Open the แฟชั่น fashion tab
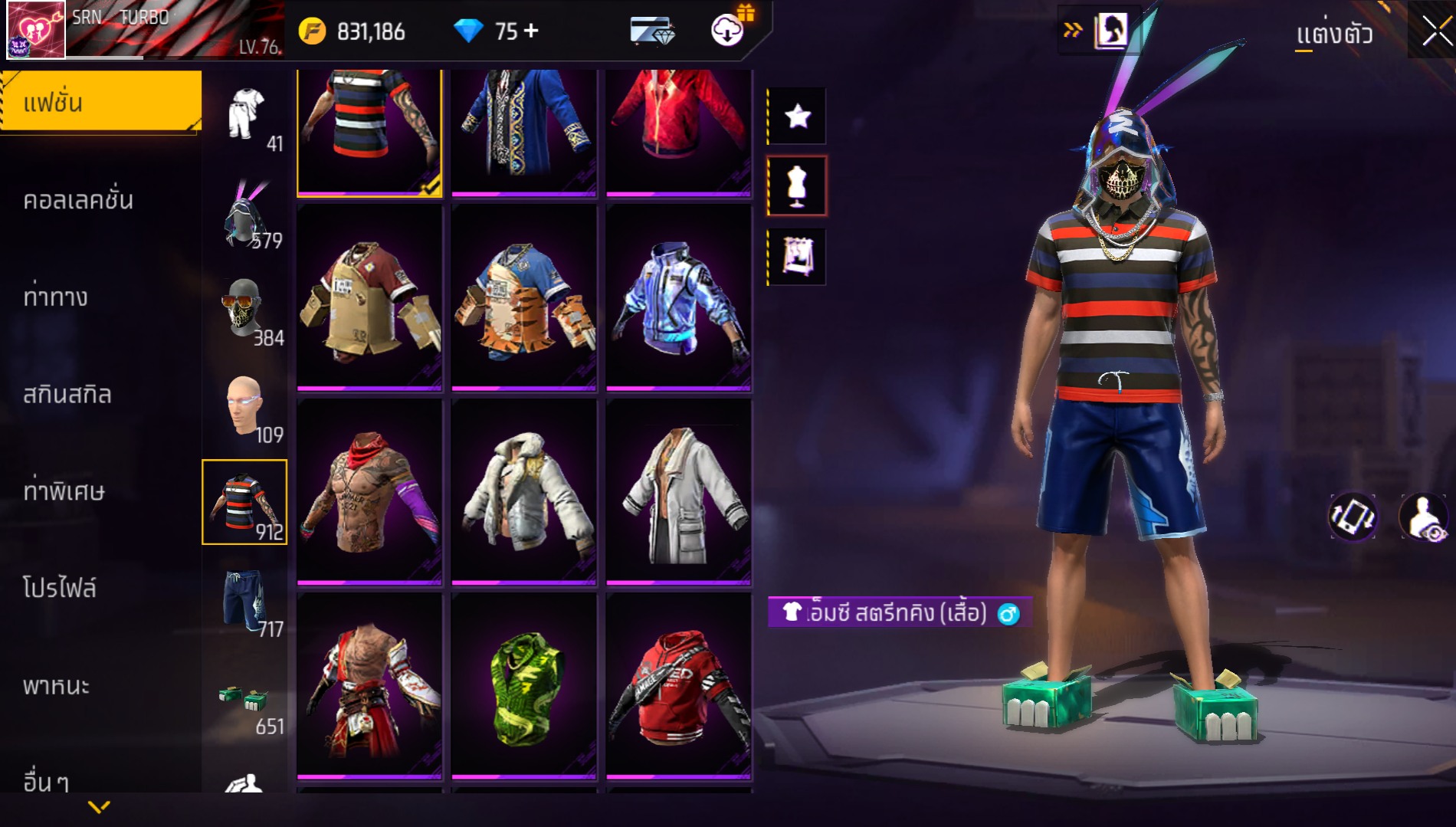Image resolution: width=1456 pixels, height=827 pixels. [x=101, y=102]
